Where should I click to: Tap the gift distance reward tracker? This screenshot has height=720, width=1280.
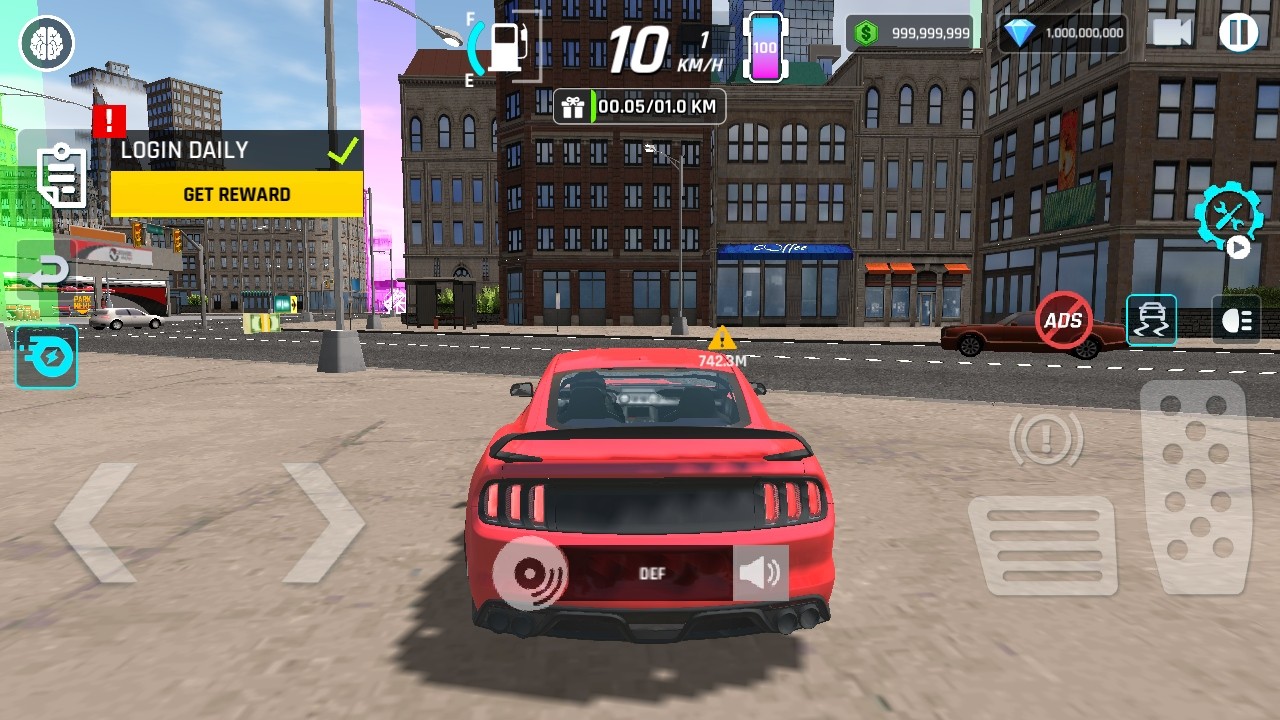[640, 106]
